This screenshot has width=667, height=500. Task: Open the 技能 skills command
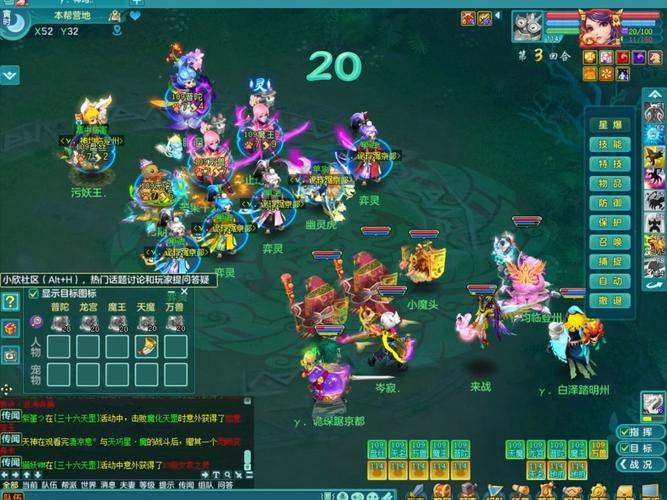[610, 145]
